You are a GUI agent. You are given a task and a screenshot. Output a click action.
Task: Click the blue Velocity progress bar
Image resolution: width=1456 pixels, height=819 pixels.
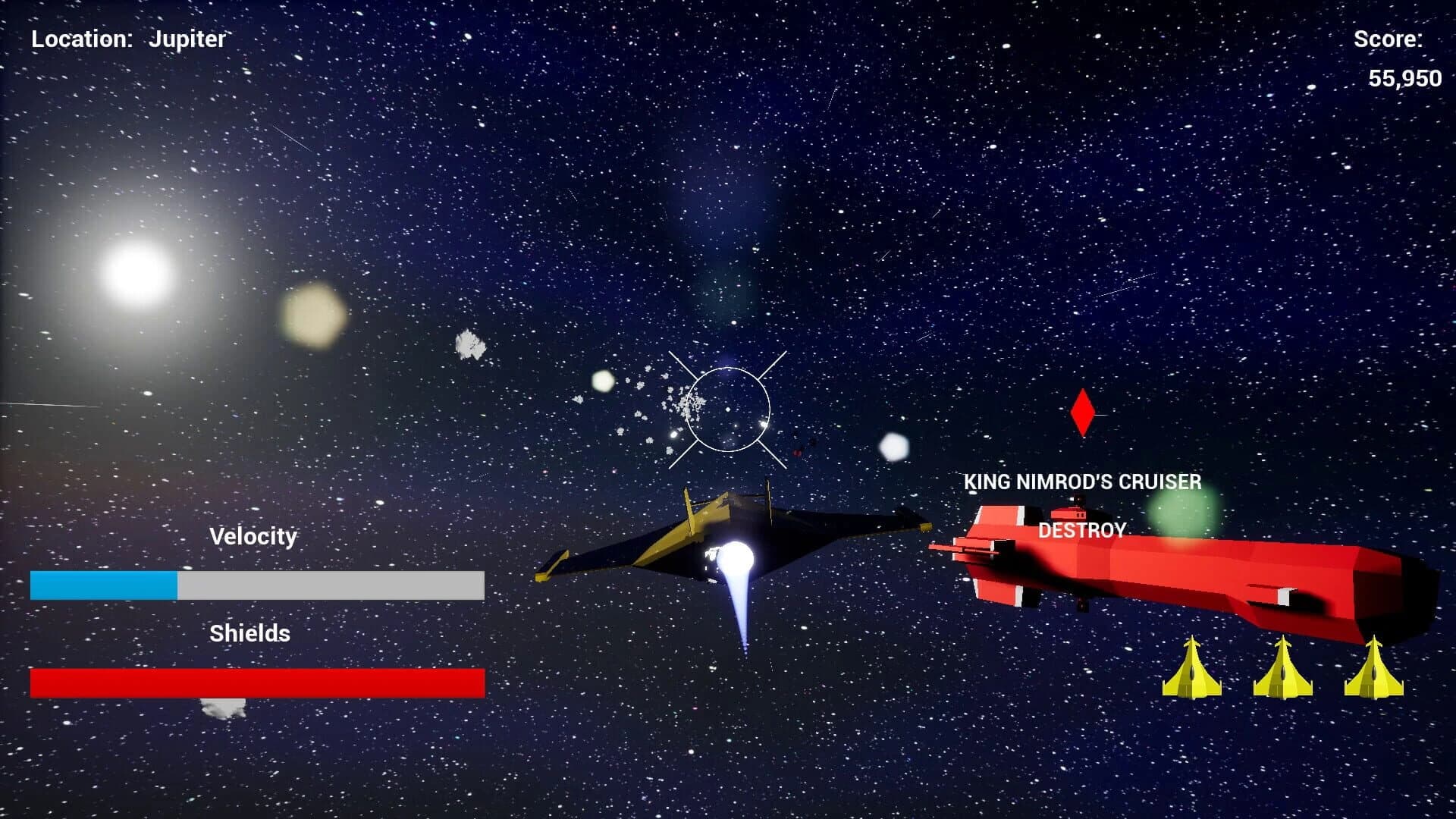[x=102, y=584]
